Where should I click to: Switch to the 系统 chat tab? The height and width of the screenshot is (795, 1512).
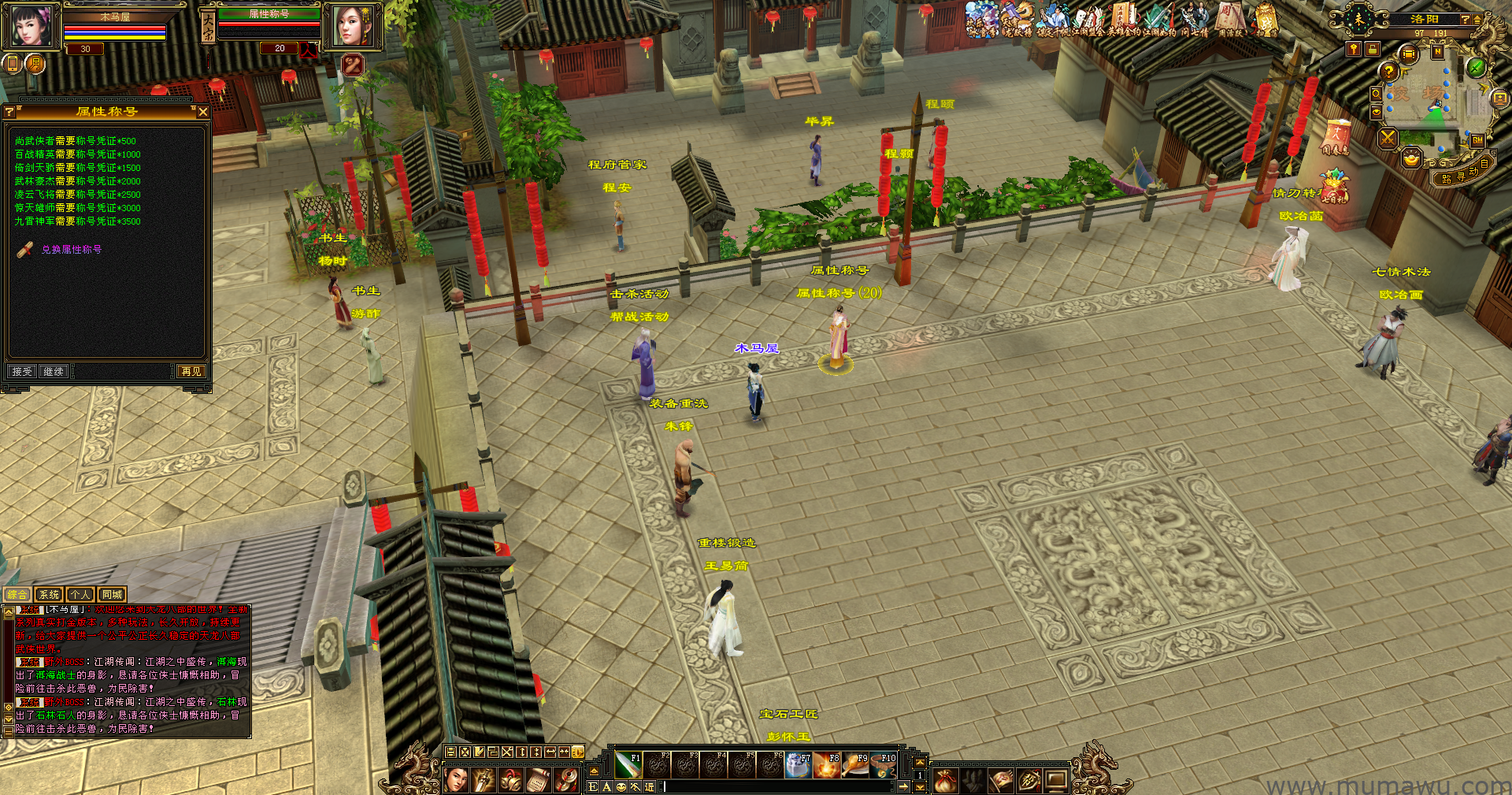49,595
